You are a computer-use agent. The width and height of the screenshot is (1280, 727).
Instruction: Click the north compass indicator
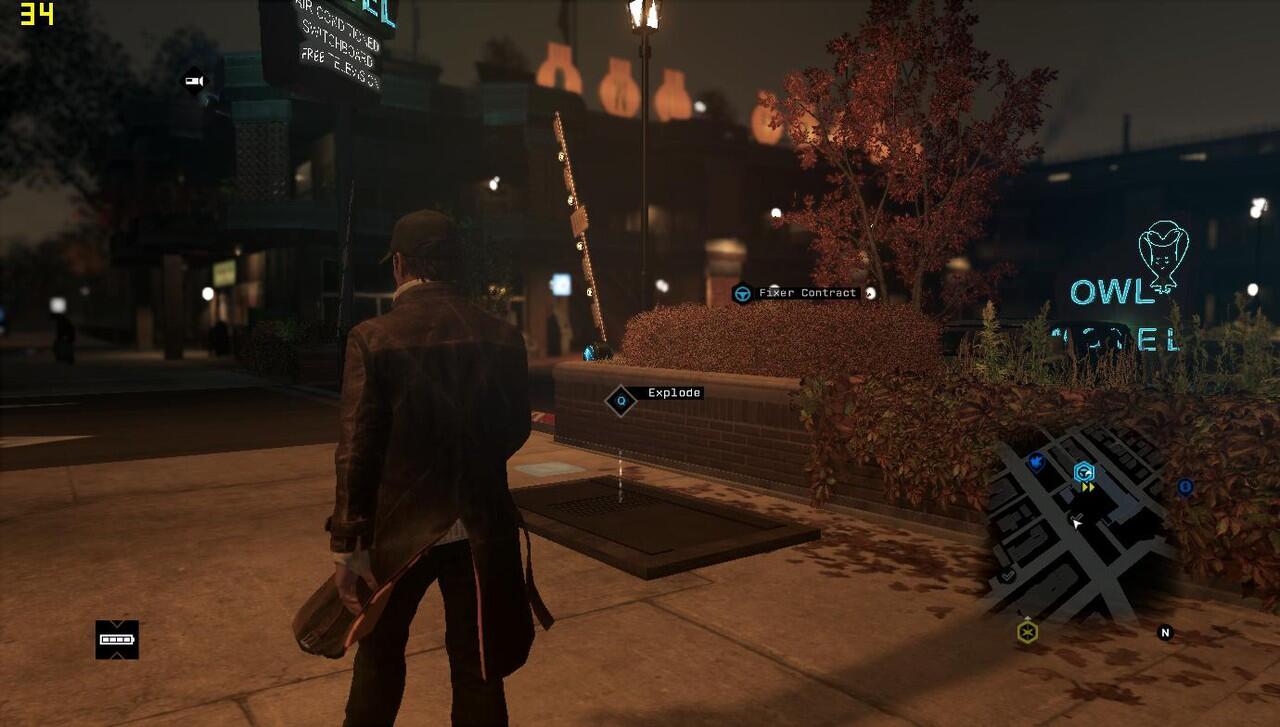[x=1164, y=632]
